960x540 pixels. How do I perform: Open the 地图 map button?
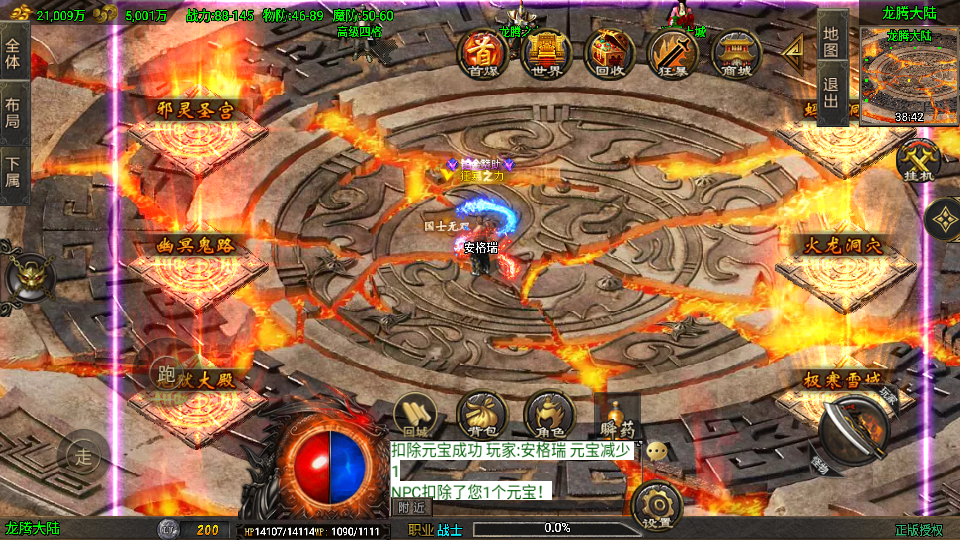point(832,40)
